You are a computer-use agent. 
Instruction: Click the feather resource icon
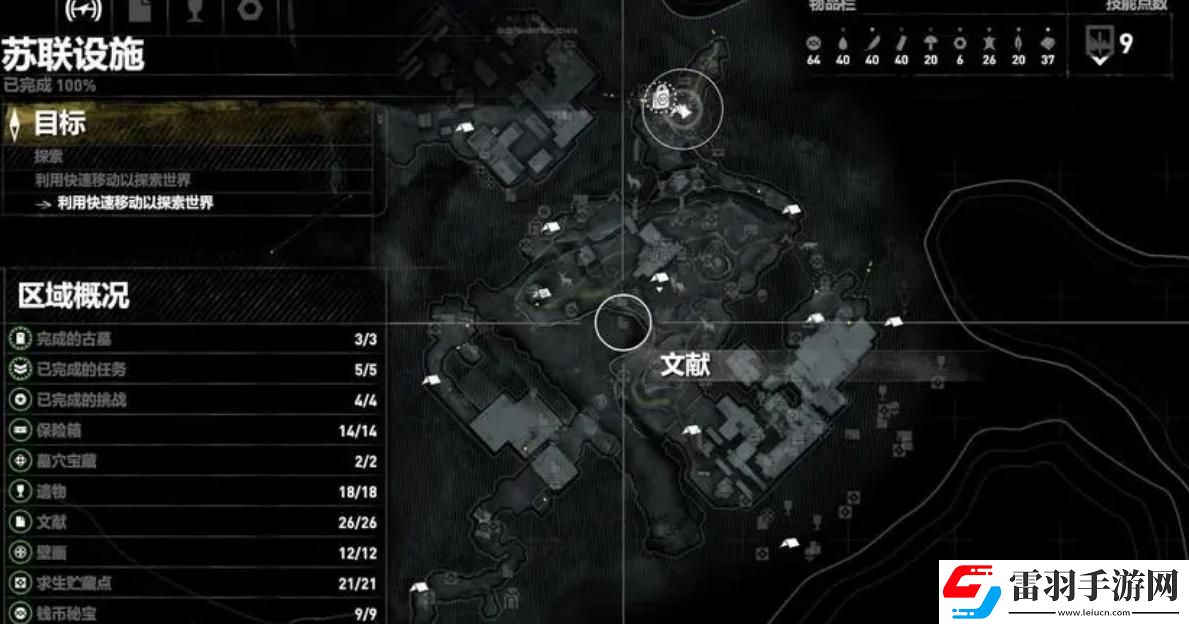(x=872, y=44)
